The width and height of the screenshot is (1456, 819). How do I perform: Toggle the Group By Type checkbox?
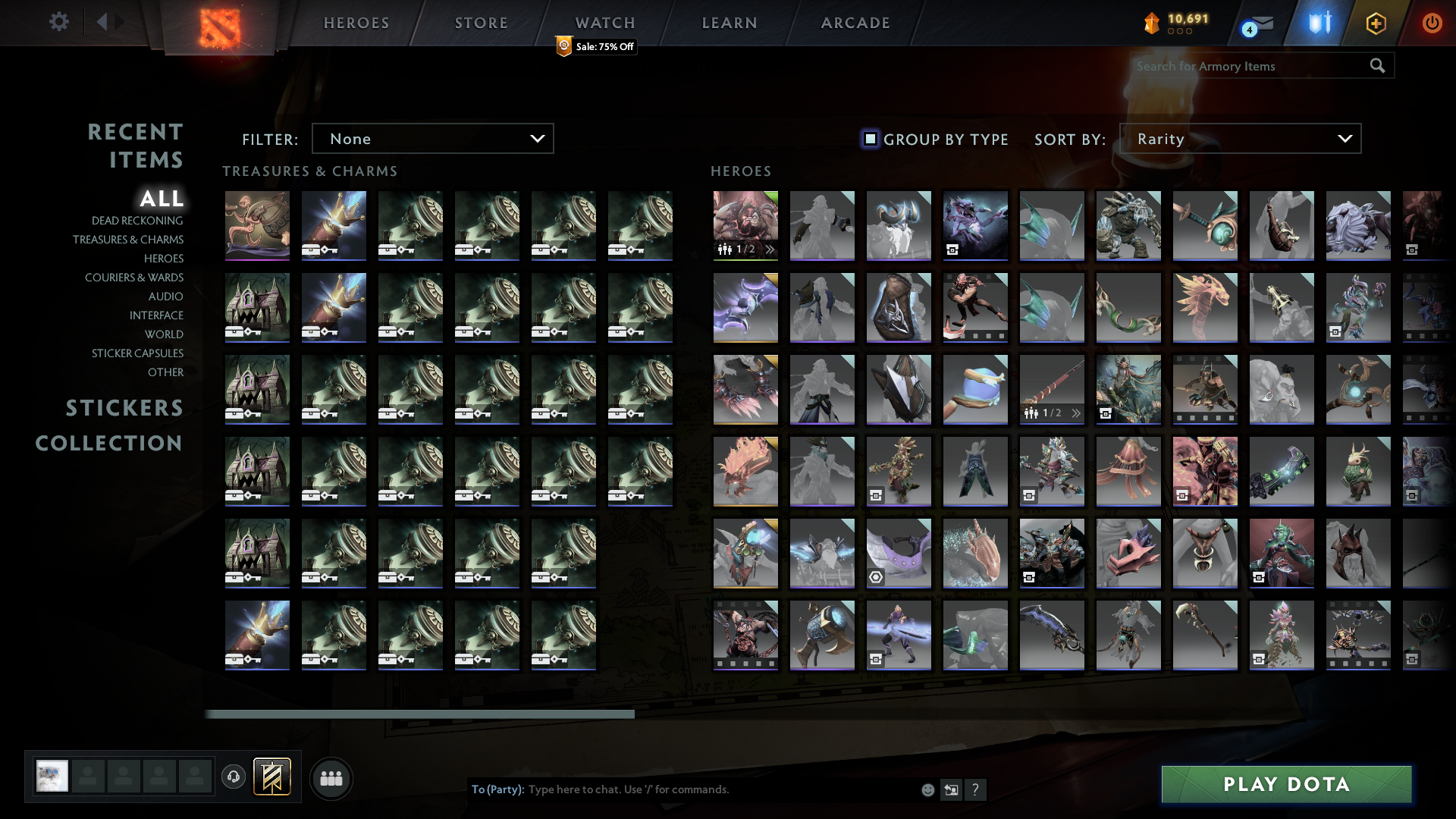(869, 139)
